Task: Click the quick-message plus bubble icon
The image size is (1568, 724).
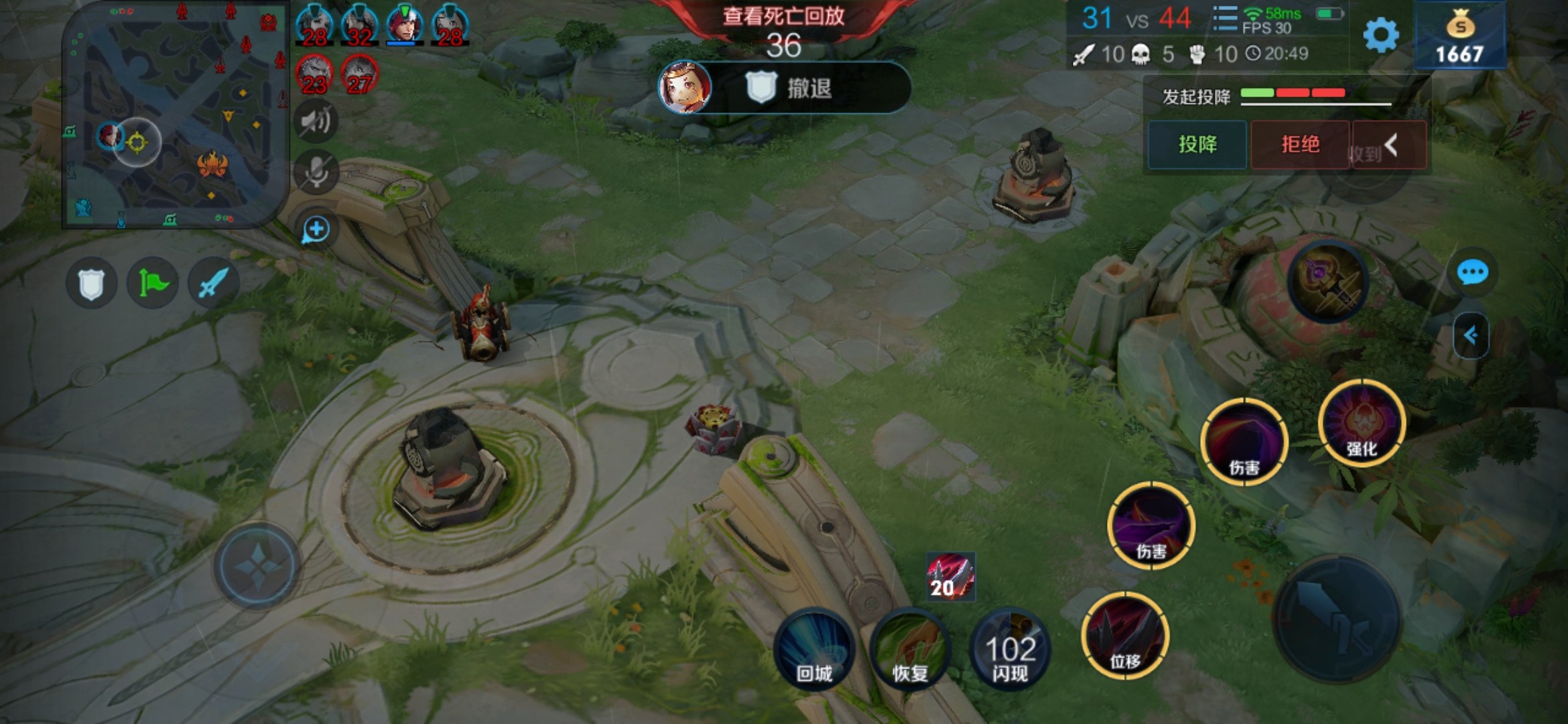Action: (x=316, y=230)
